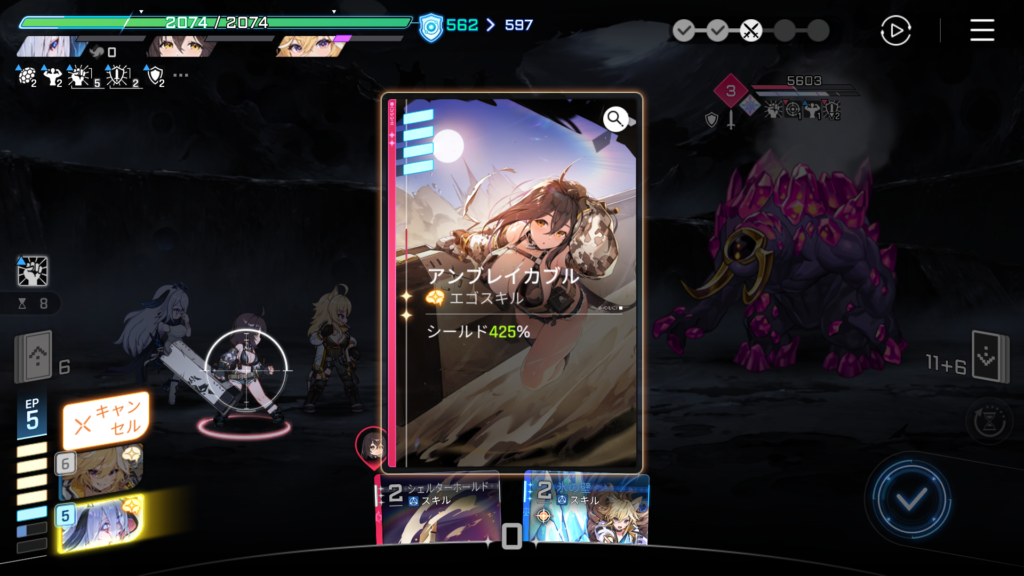
Task: Select the crossed swords battle stage node
Action: click(x=751, y=31)
